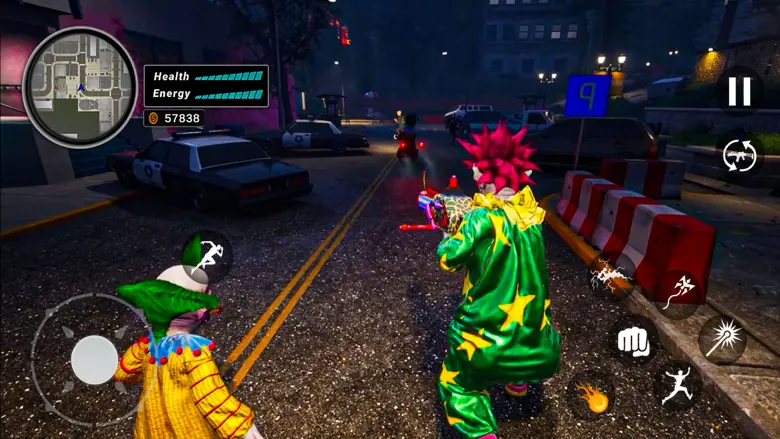Punch with the fist button
The width and height of the screenshot is (780, 439).
pos(633,340)
